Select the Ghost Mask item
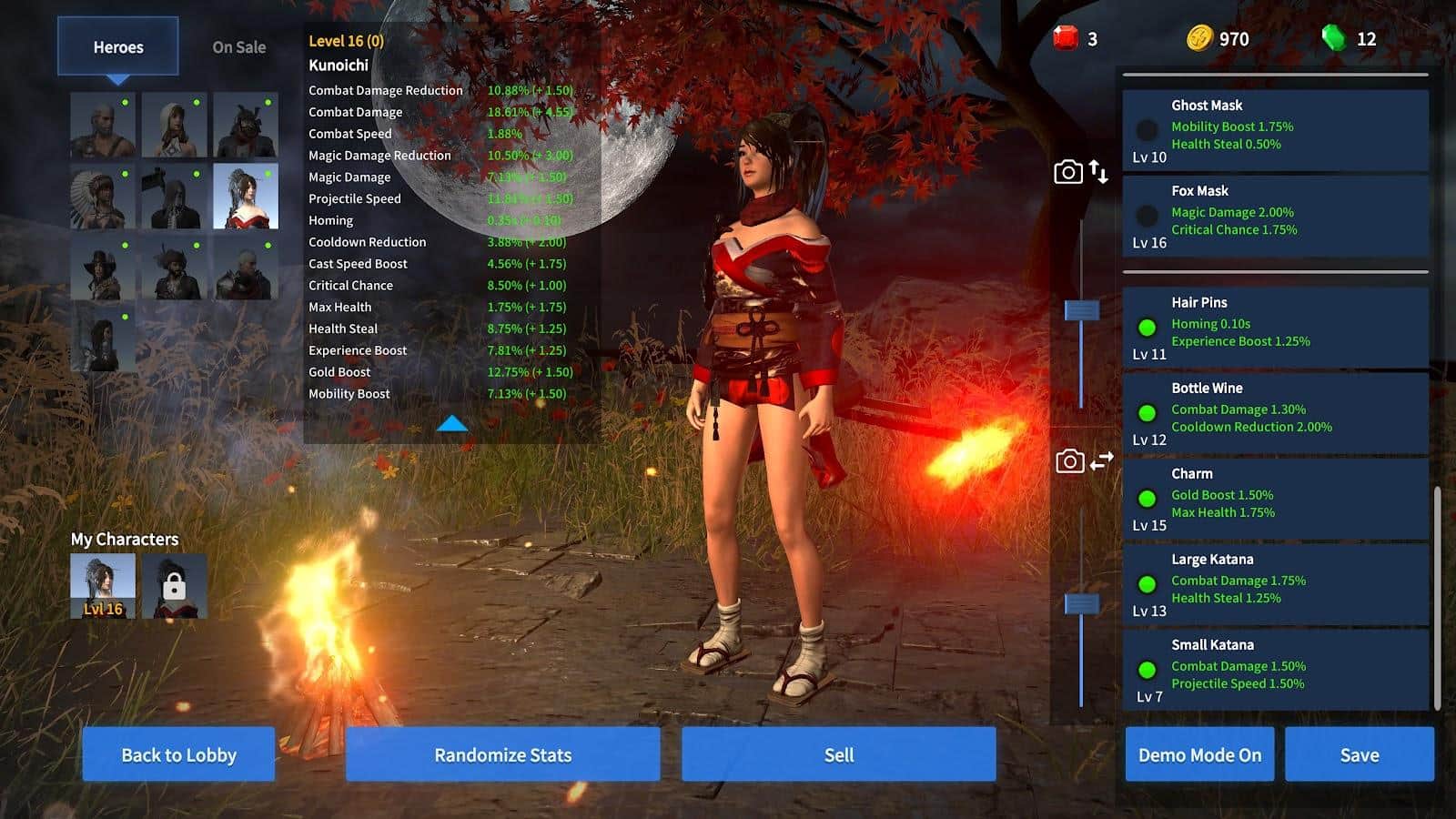 pos(1274,130)
